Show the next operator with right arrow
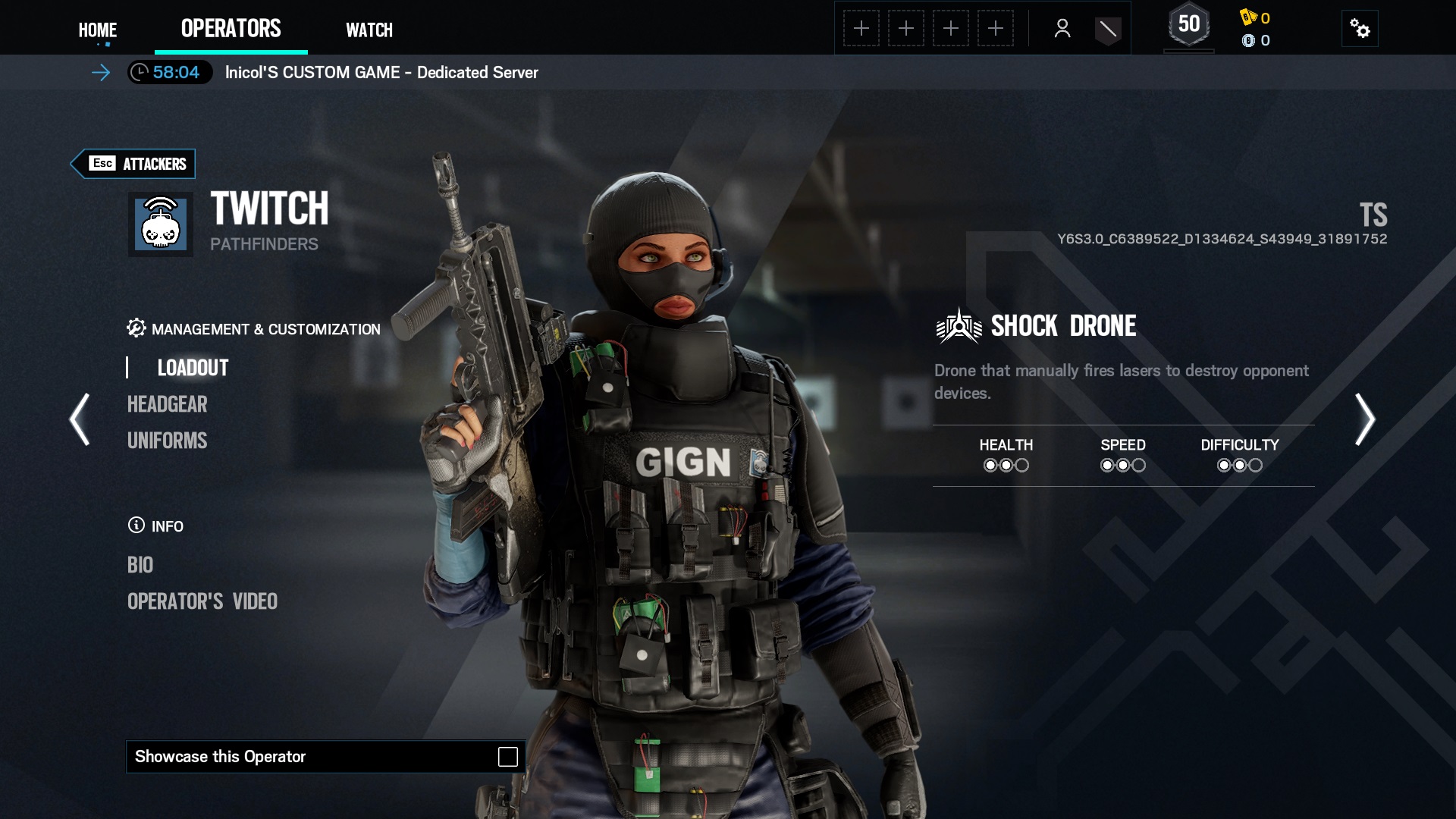Image resolution: width=1456 pixels, height=819 pixels. coord(1364,419)
